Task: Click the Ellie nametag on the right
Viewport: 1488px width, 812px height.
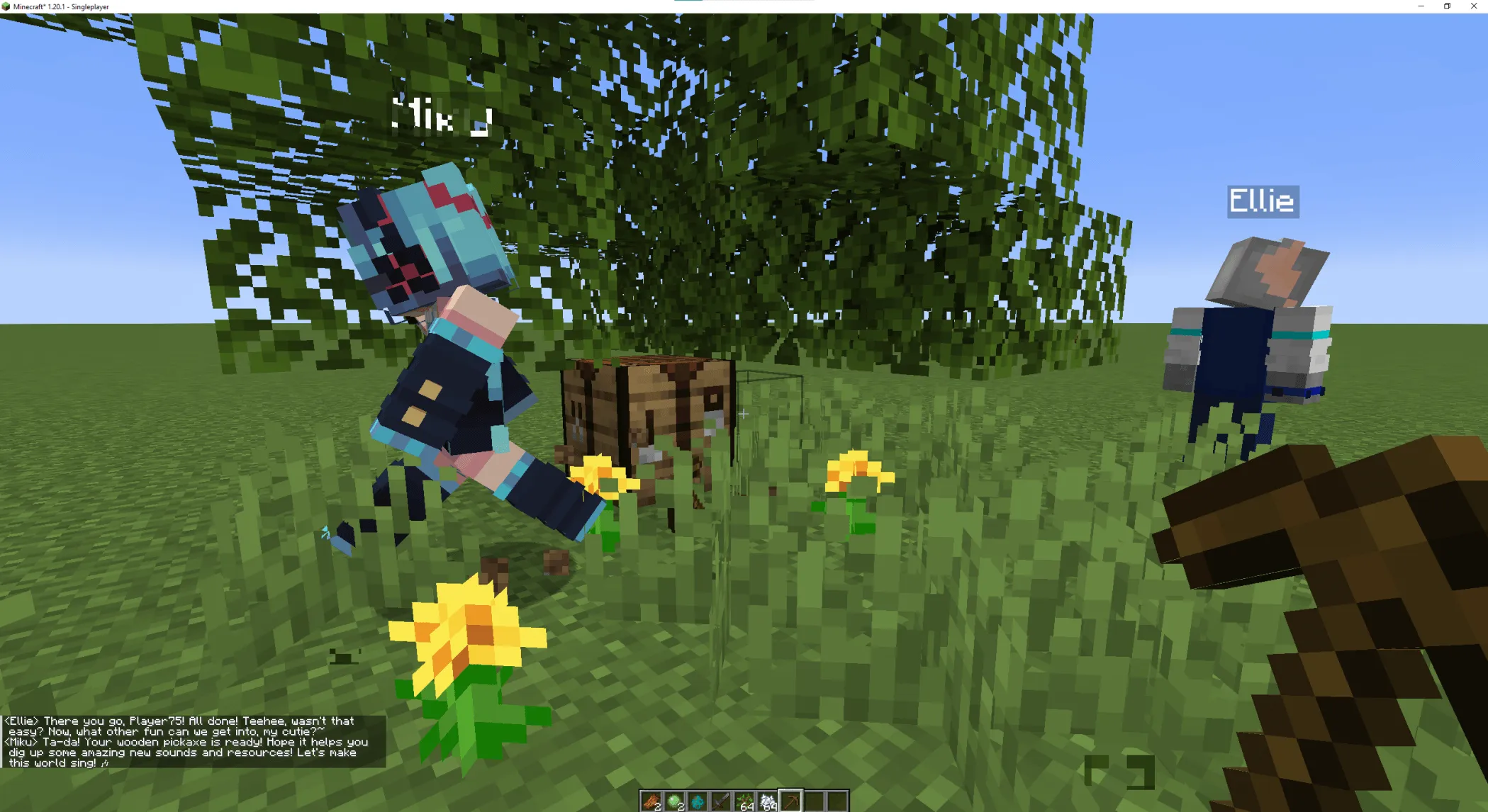Action: click(1263, 202)
